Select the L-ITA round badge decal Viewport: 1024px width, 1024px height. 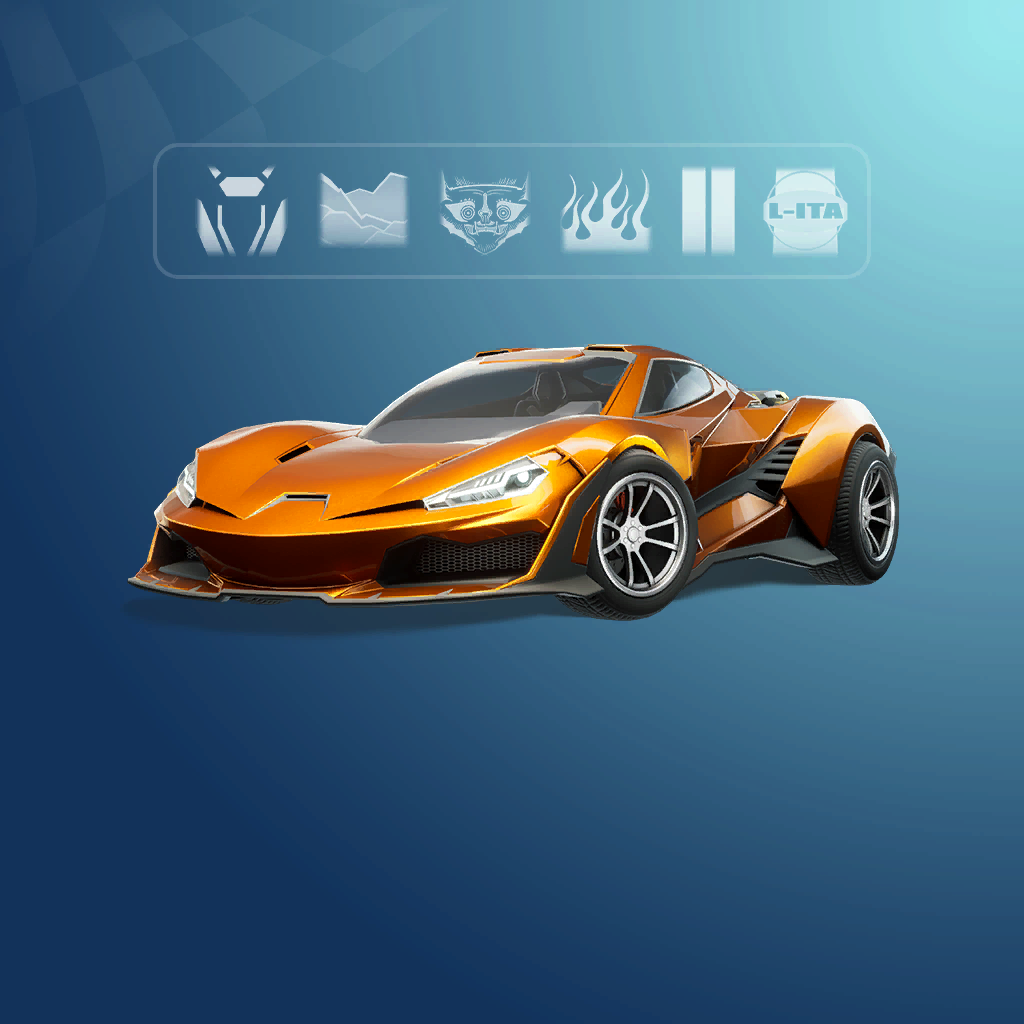point(805,211)
